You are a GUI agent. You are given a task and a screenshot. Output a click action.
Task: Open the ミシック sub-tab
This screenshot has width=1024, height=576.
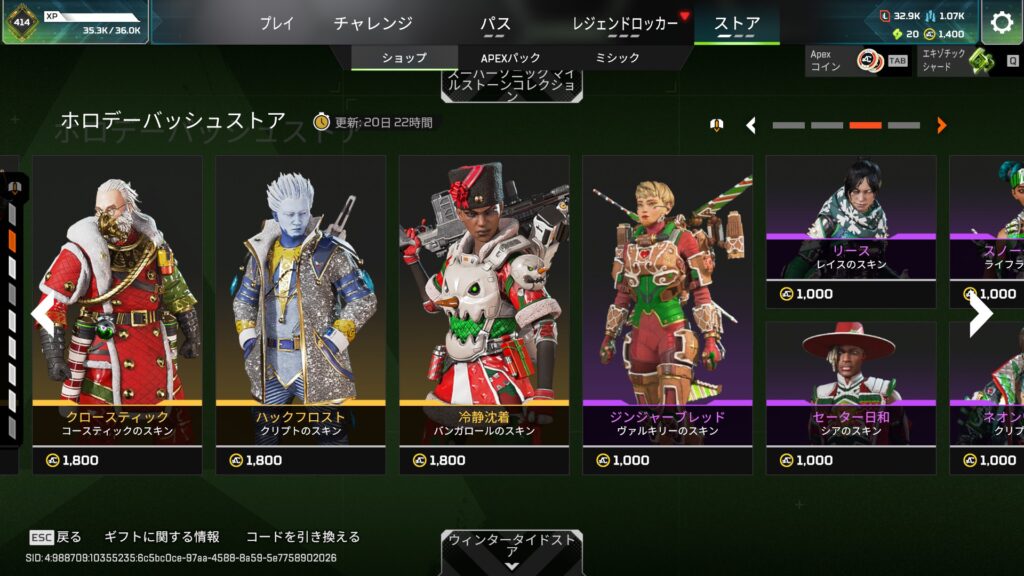pyautogui.click(x=617, y=58)
